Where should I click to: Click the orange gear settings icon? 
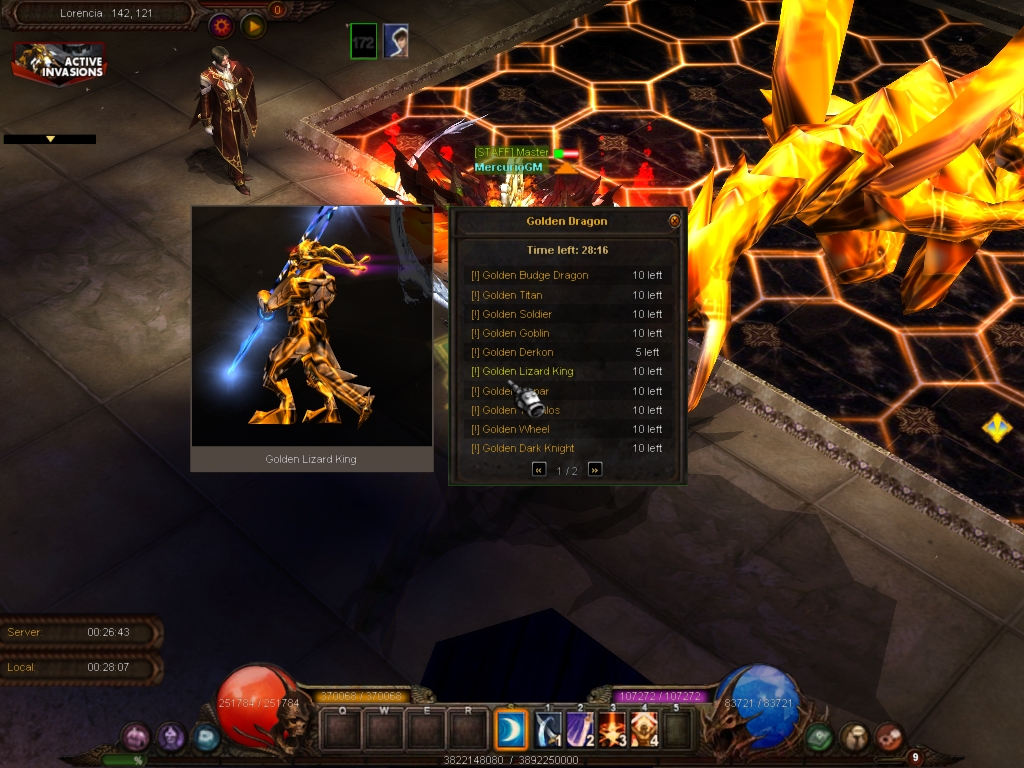tap(220, 26)
